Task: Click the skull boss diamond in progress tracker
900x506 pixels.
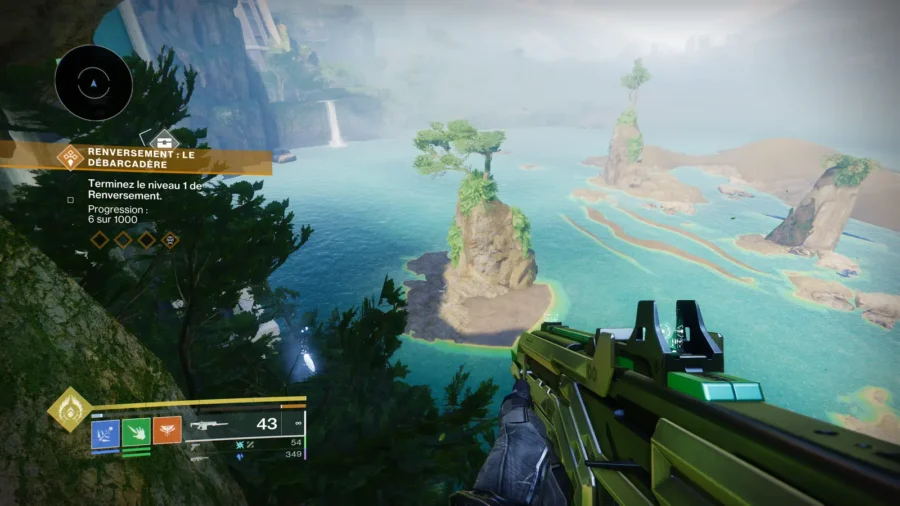Action: [x=170, y=240]
